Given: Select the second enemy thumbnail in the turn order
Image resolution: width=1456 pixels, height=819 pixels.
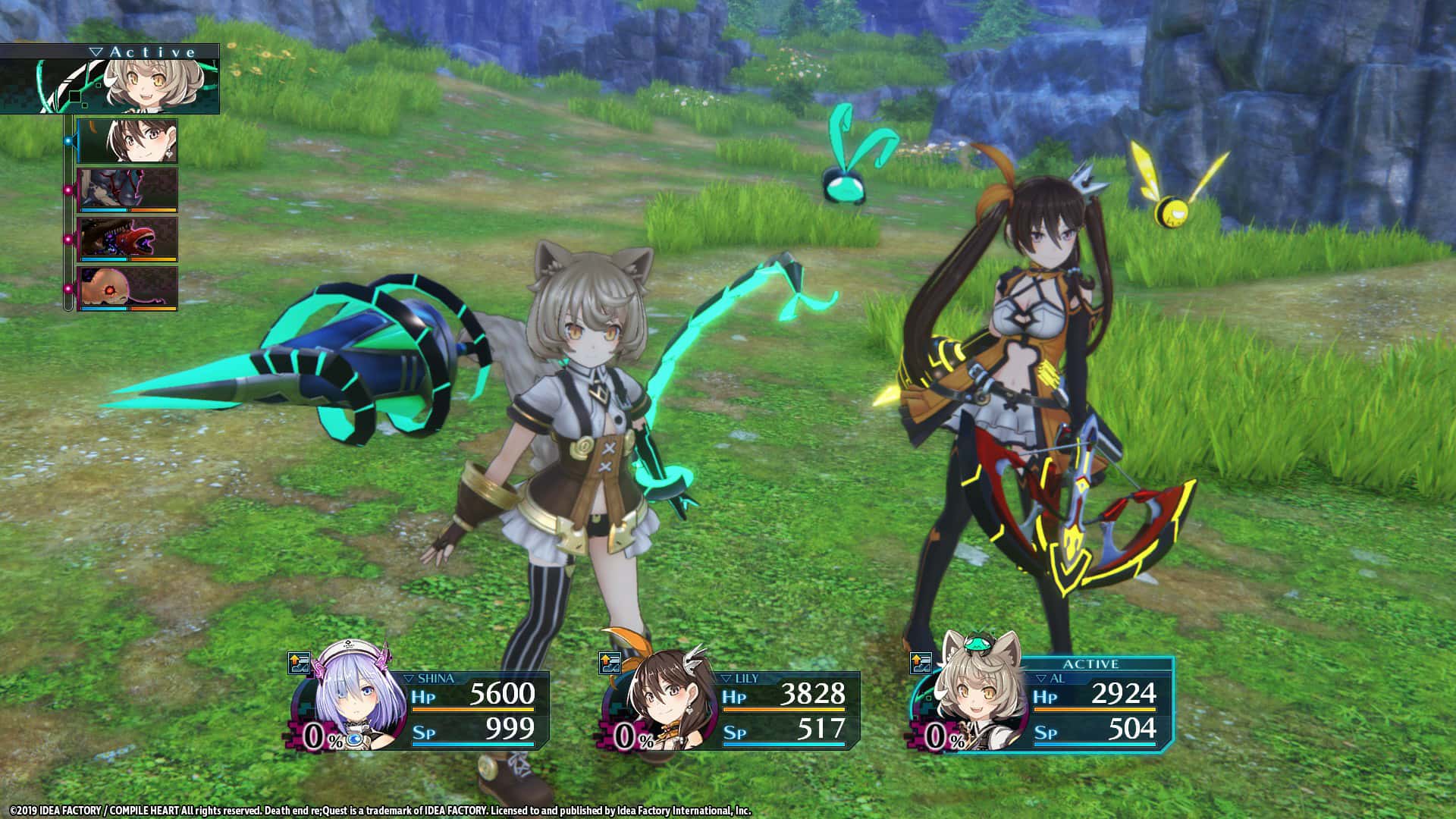Looking at the screenshot, I should pyautogui.click(x=128, y=238).
